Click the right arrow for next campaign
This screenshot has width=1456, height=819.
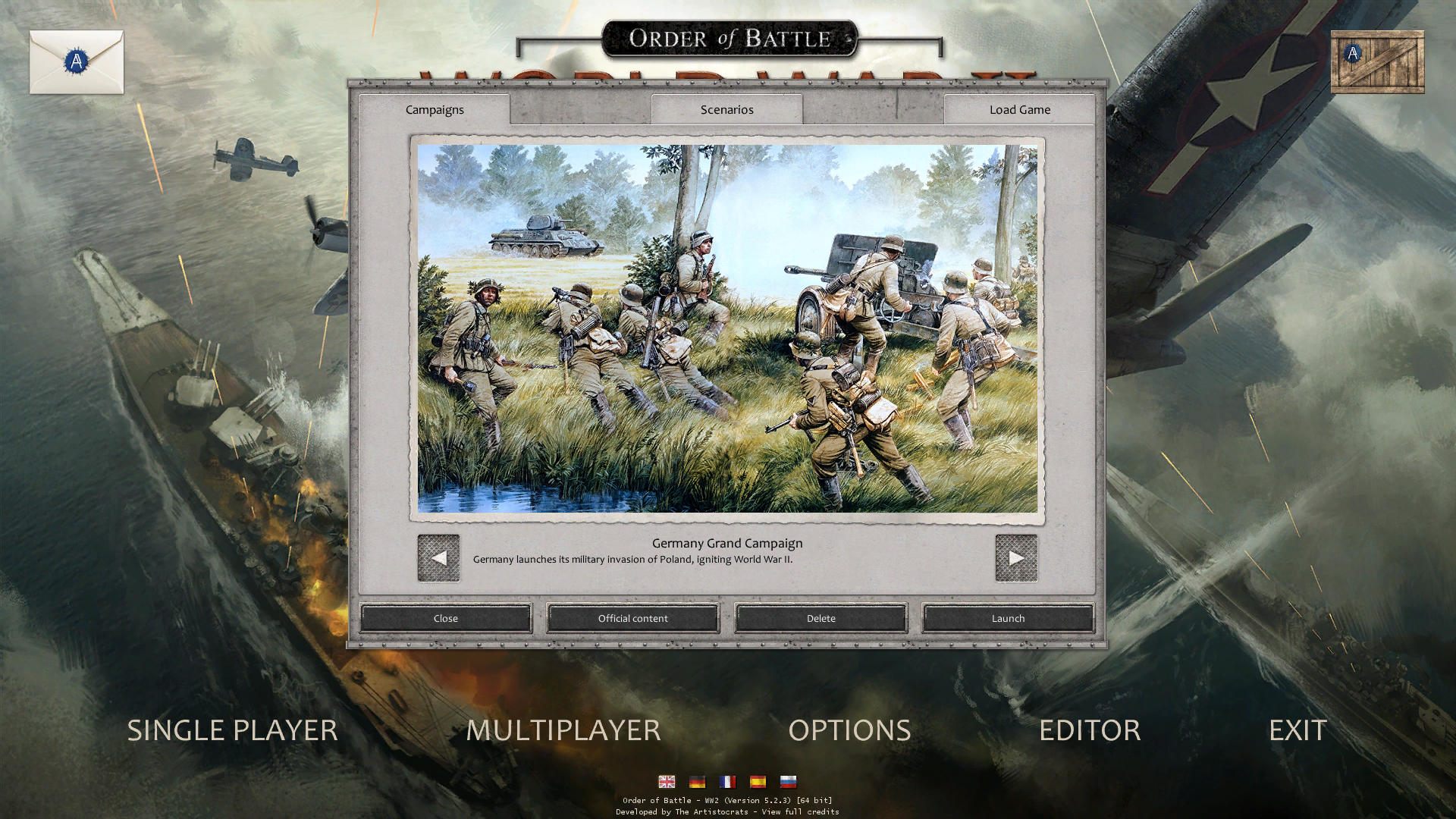coord(1015,559)
